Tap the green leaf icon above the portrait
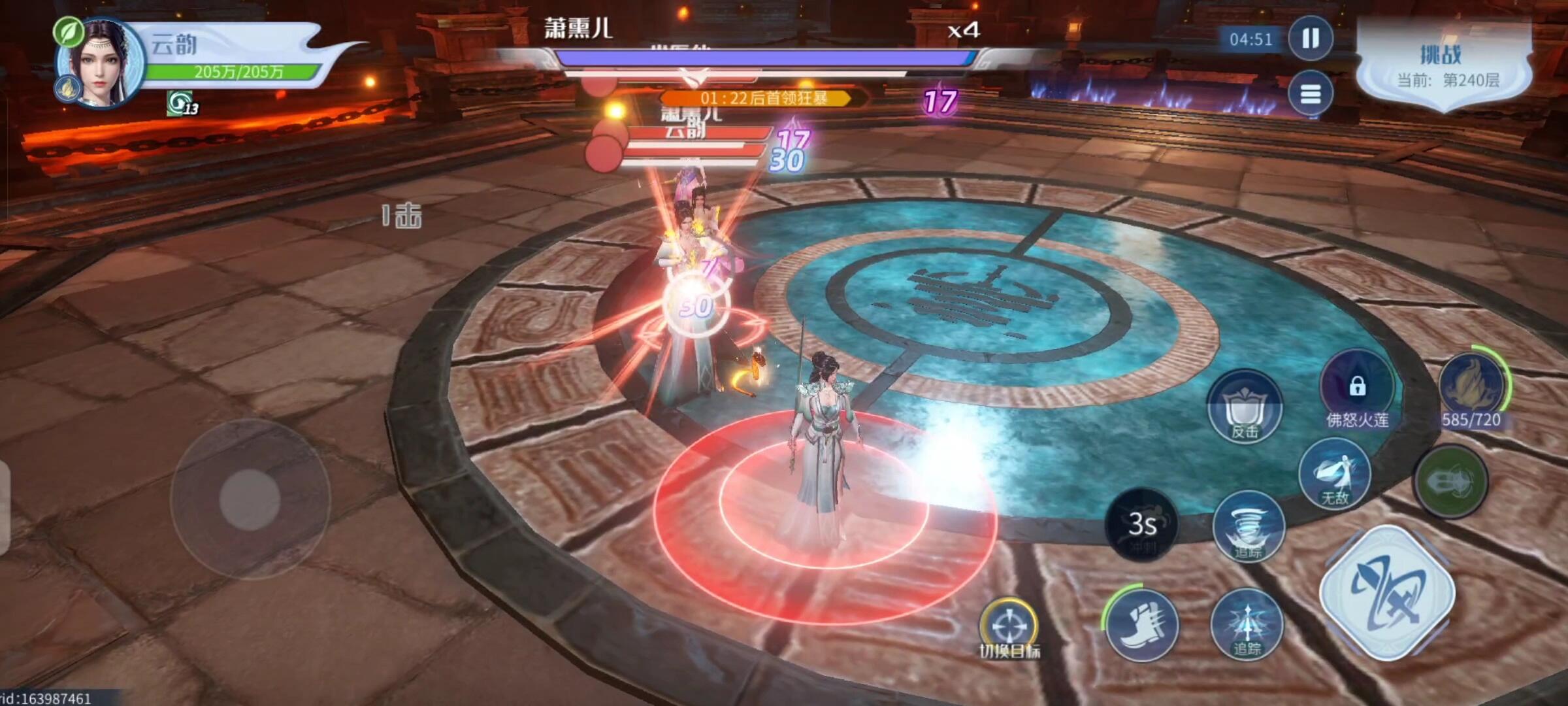 click(68, 31)
